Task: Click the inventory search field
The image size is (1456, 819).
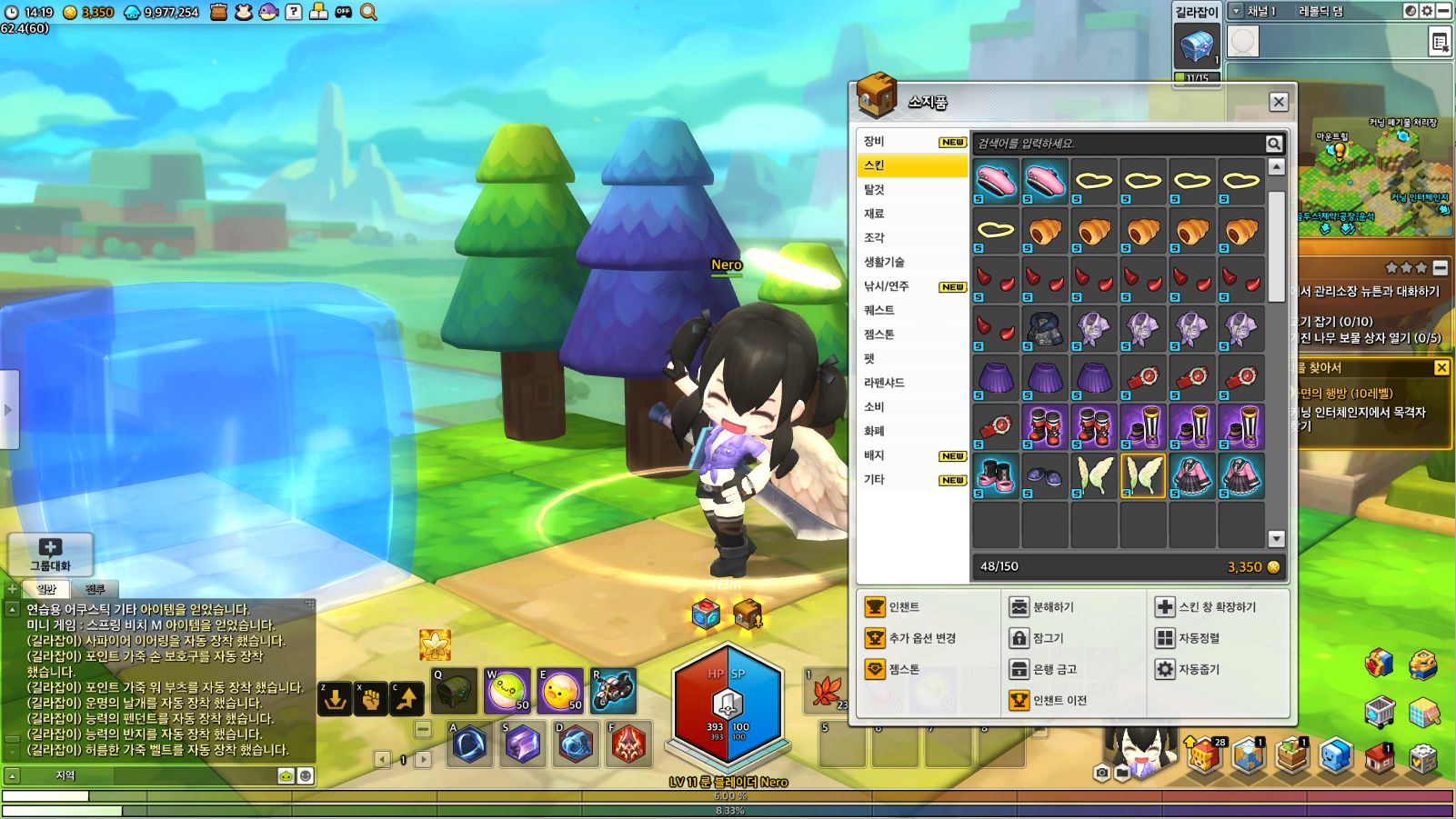Action: 1119,144
